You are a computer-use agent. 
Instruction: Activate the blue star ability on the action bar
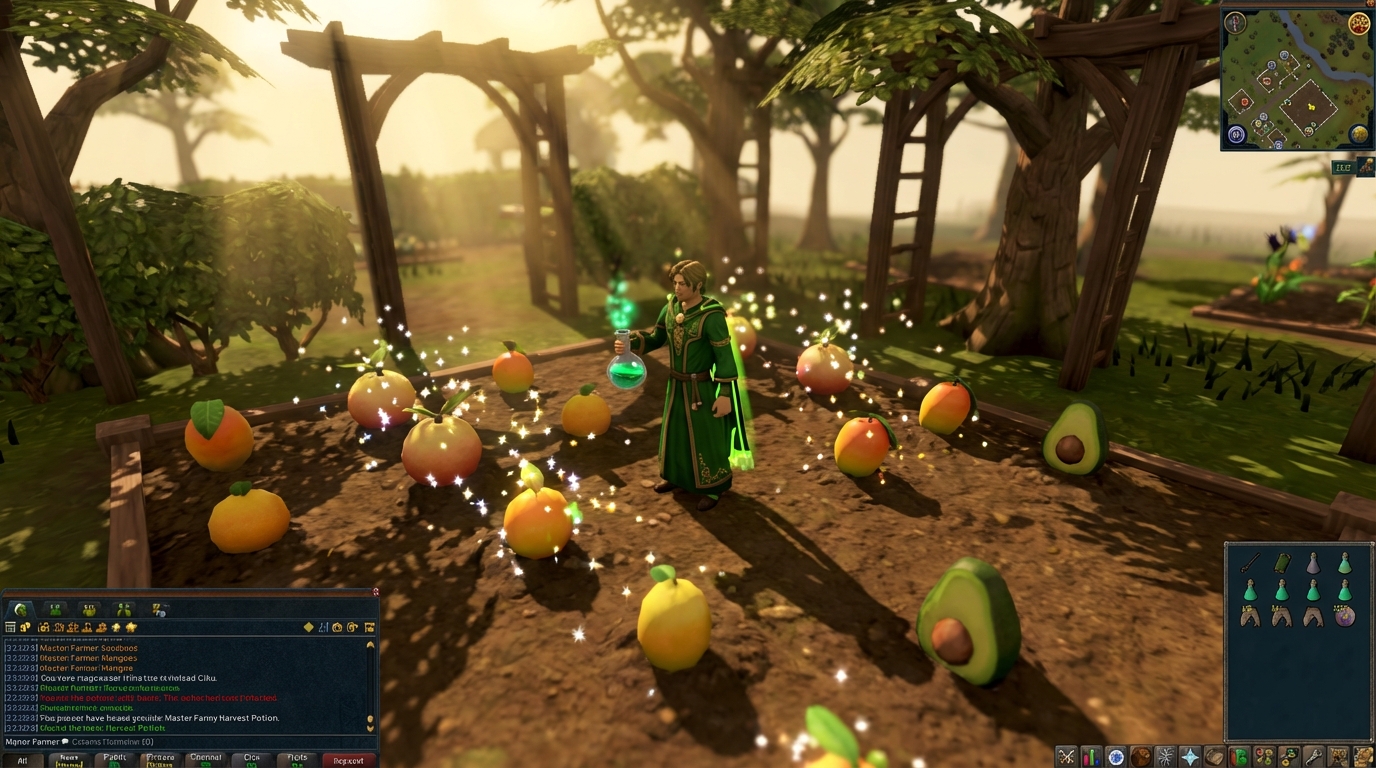pyautogui.click(x=1191, y=756)
